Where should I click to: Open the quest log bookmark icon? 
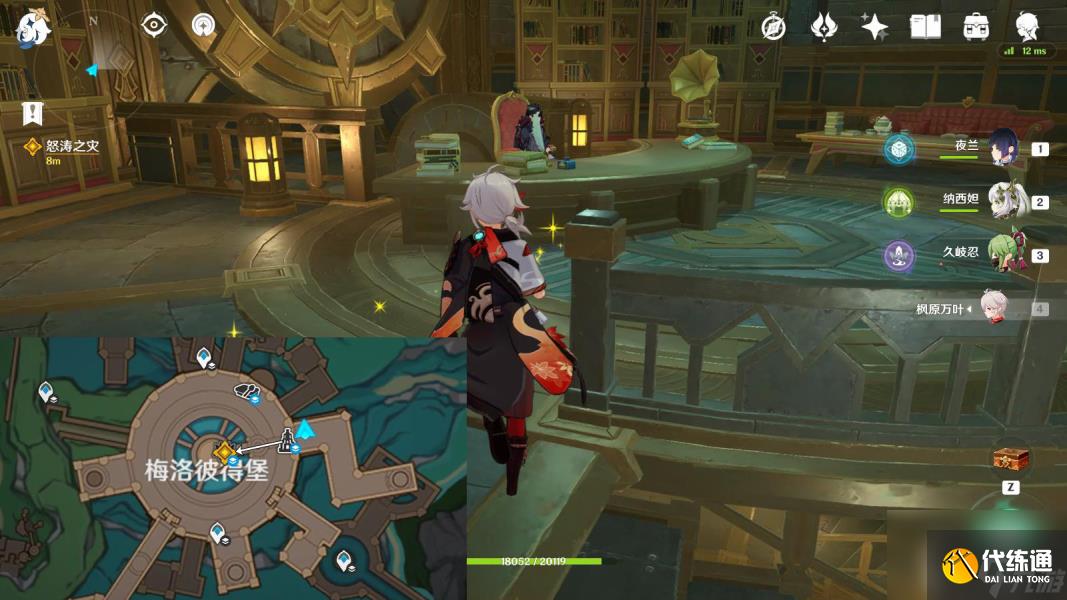34,112
